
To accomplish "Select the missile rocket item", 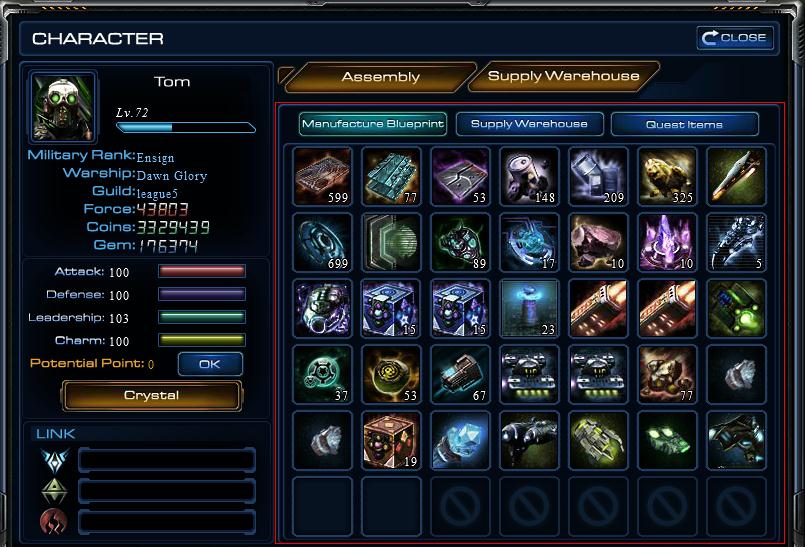I will (x=736, y=176).
